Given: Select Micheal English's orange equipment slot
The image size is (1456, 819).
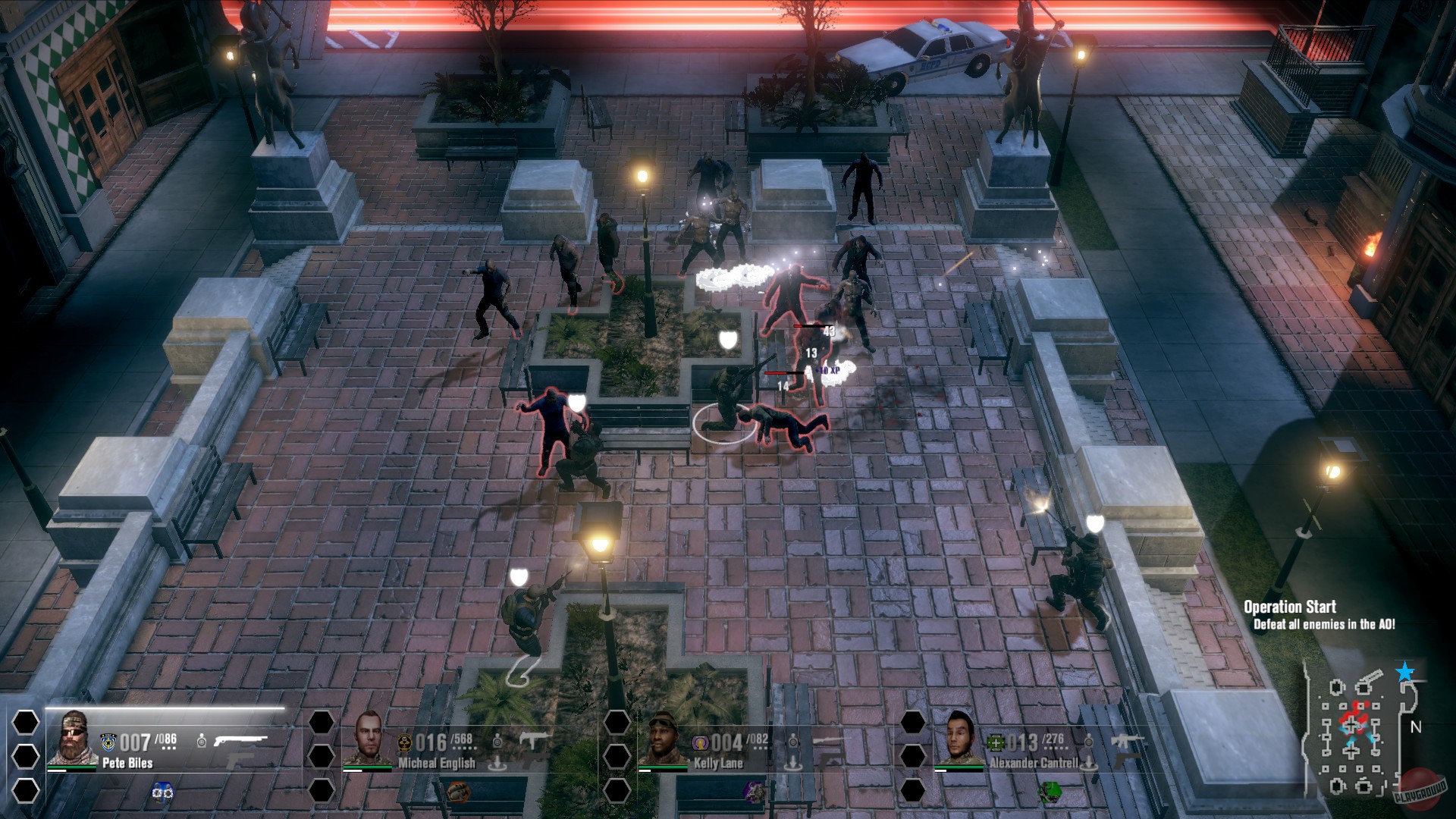Looking at the screenshot, I should coord(458,790).
